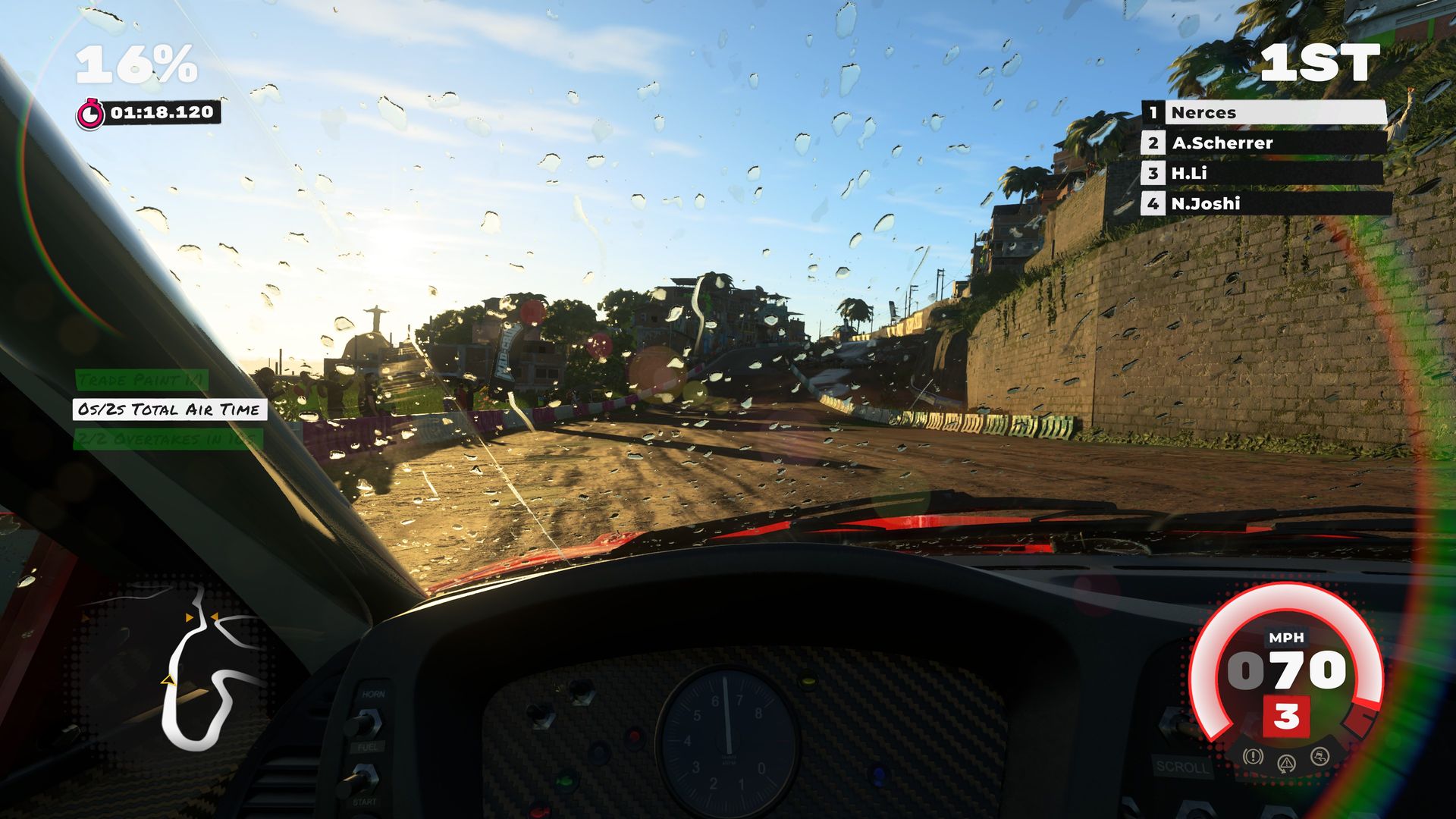1456x819 pixels.
Task: Click the stability control warning triangle icon
Action: pyautogui.click(x=1286, y=762)
